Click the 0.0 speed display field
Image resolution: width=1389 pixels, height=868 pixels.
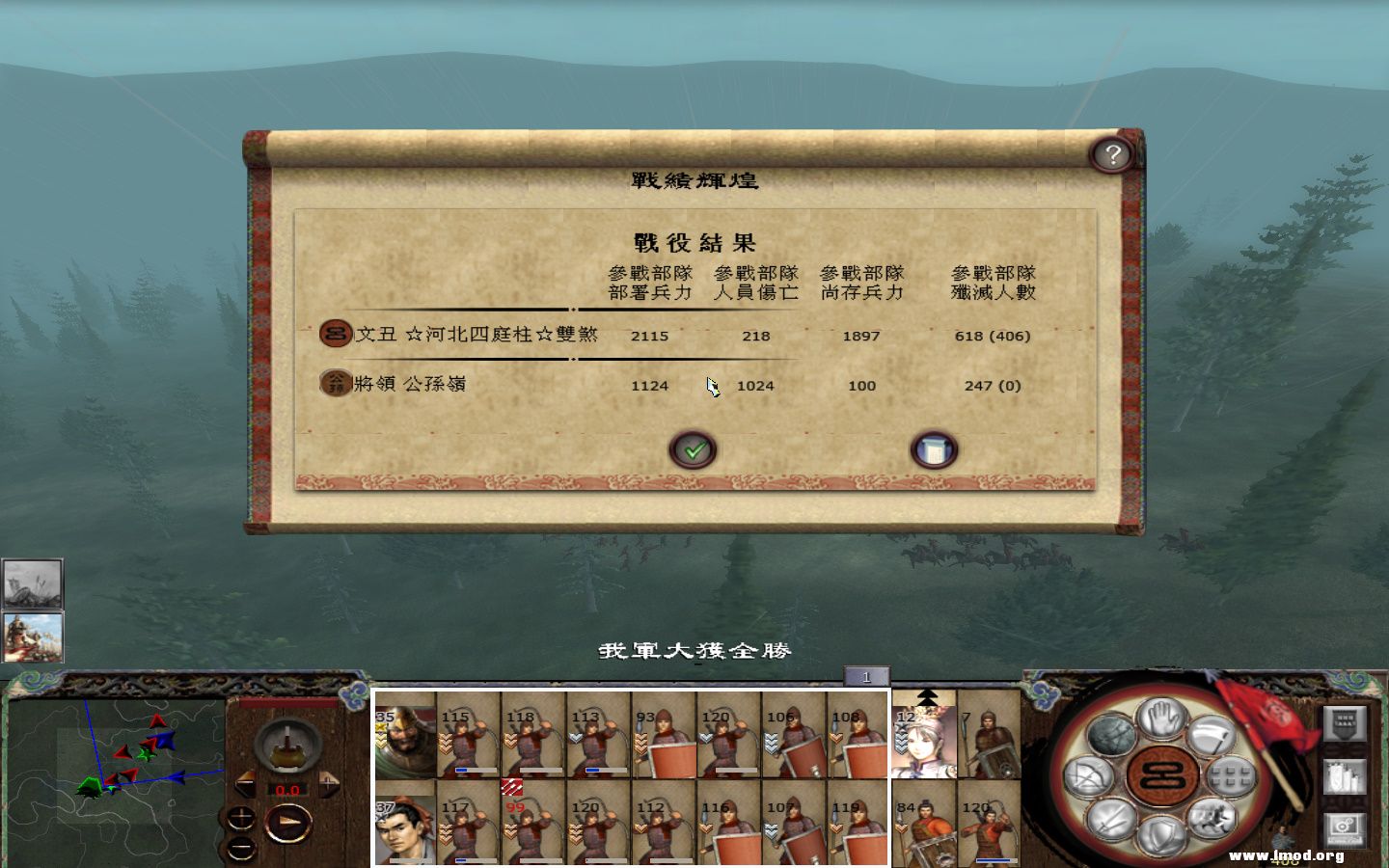(286, 790)
